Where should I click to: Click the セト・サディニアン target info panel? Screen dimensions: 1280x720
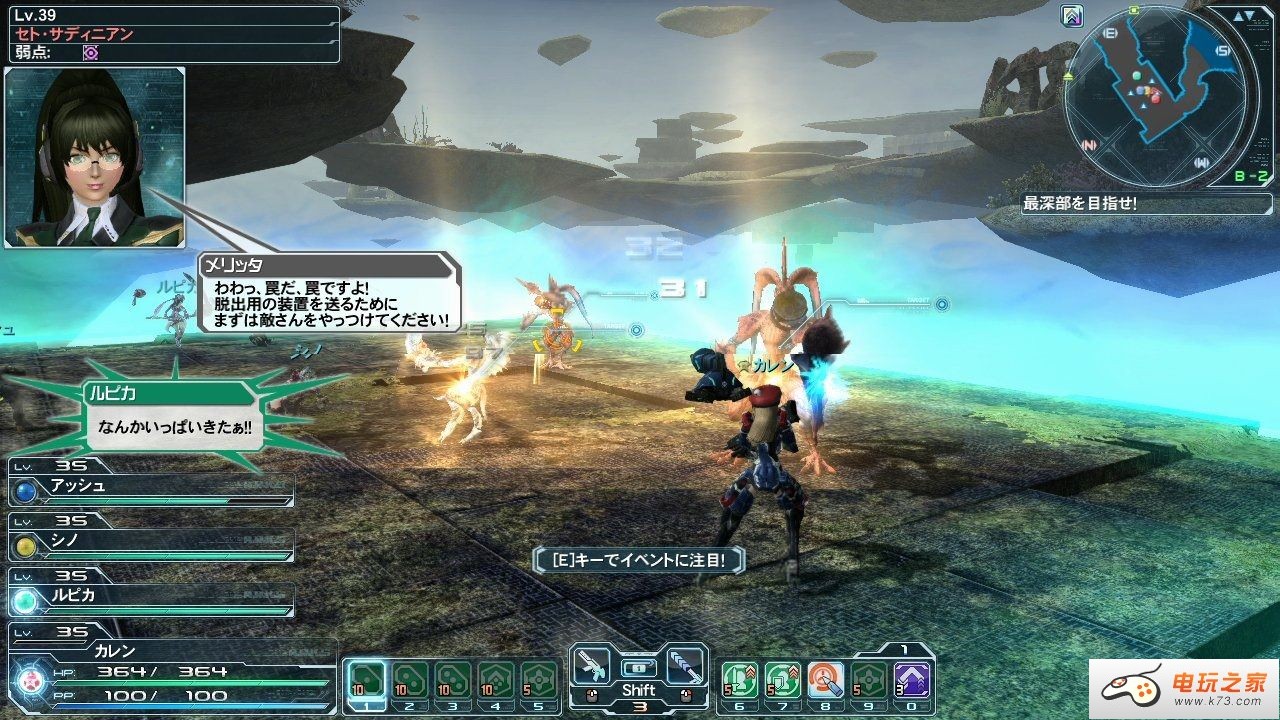tap(170, 33)
